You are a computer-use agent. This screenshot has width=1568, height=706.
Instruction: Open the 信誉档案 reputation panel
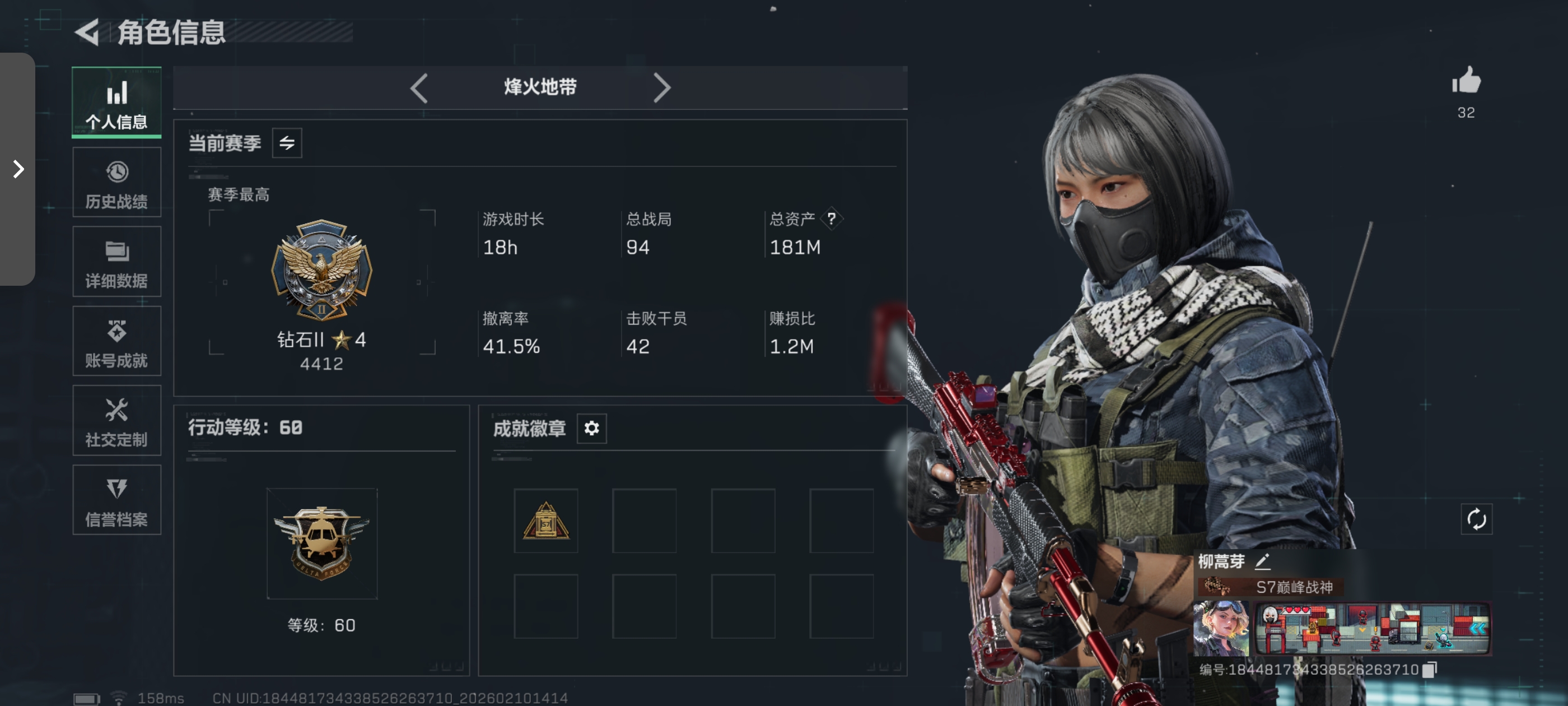[x=116, y=499]
